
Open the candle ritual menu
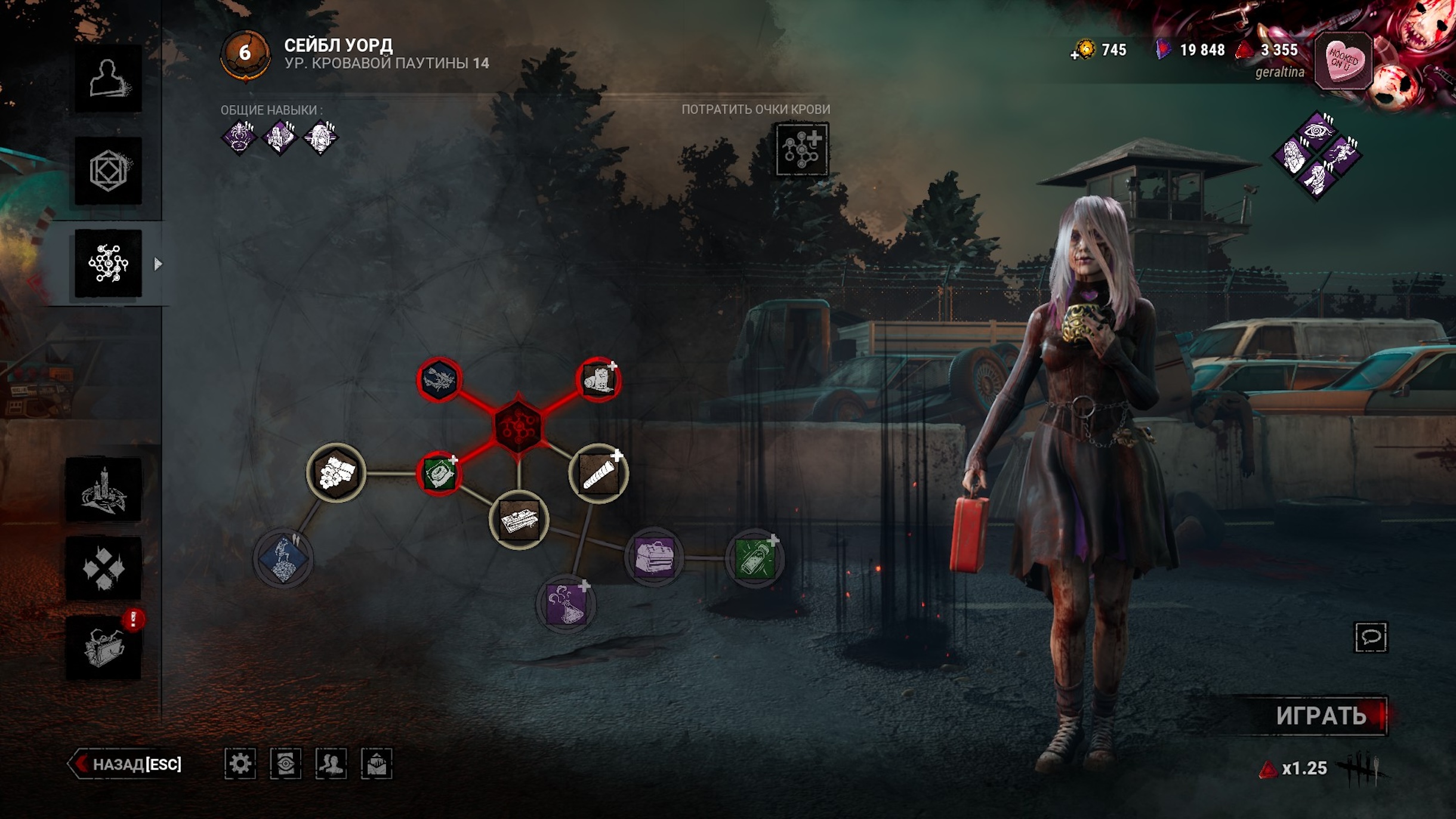click(104, 490)
